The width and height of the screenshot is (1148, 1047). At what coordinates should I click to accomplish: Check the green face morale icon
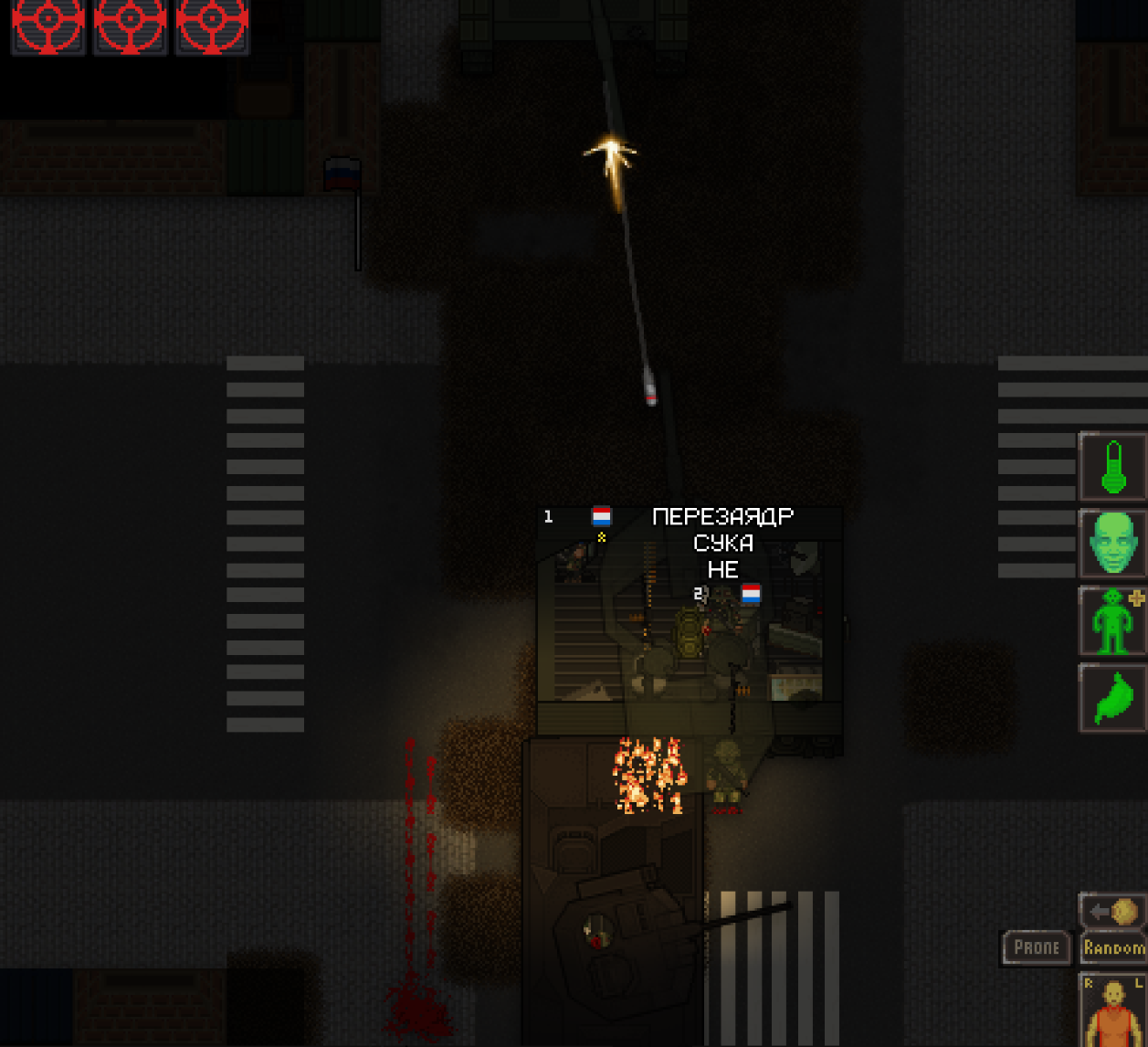[x=1113, y=544]
